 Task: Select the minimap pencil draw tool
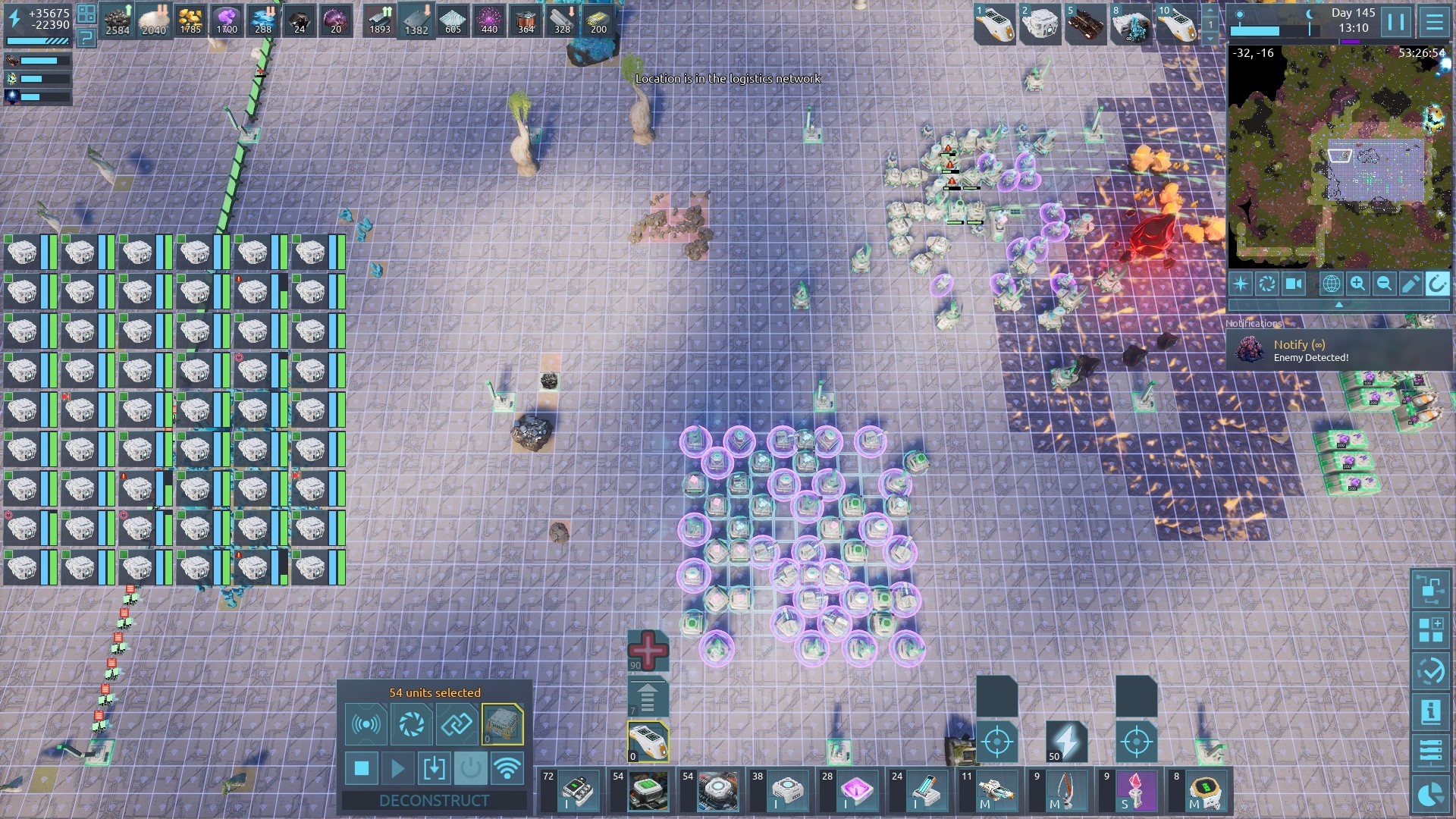point(1410,284)
